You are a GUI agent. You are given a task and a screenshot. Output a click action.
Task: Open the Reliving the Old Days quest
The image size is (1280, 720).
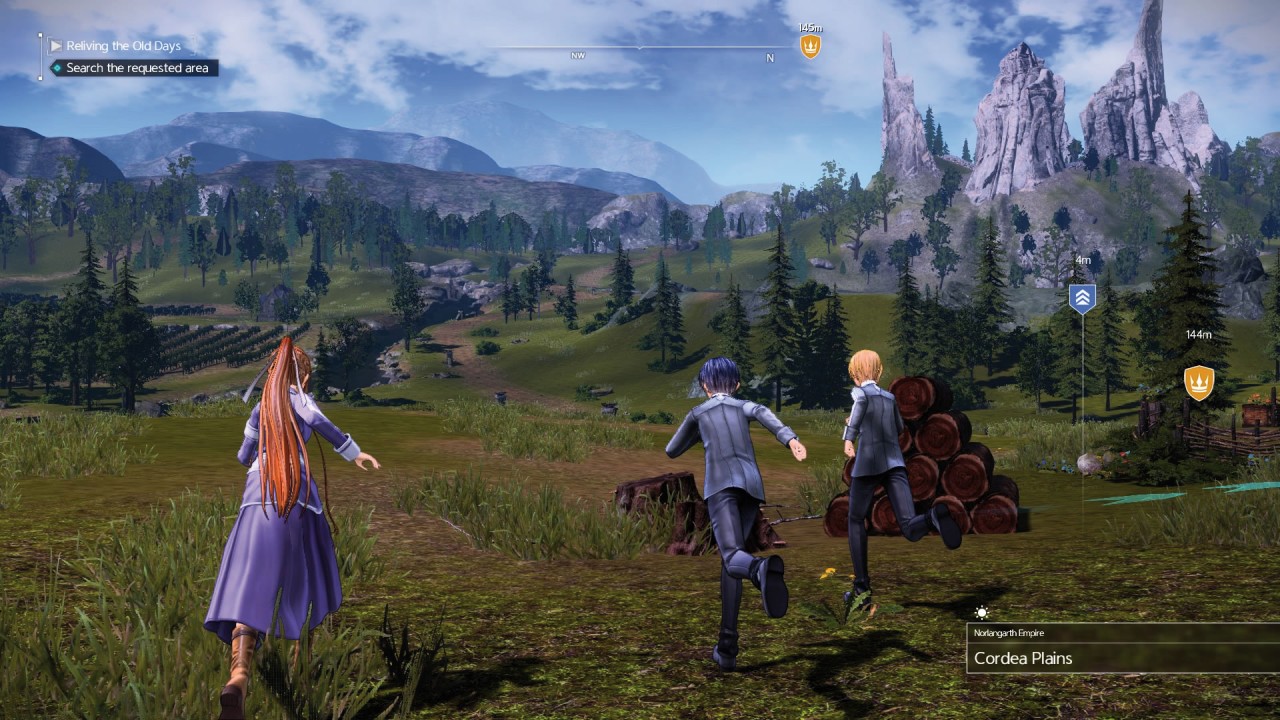coord(123,46)
